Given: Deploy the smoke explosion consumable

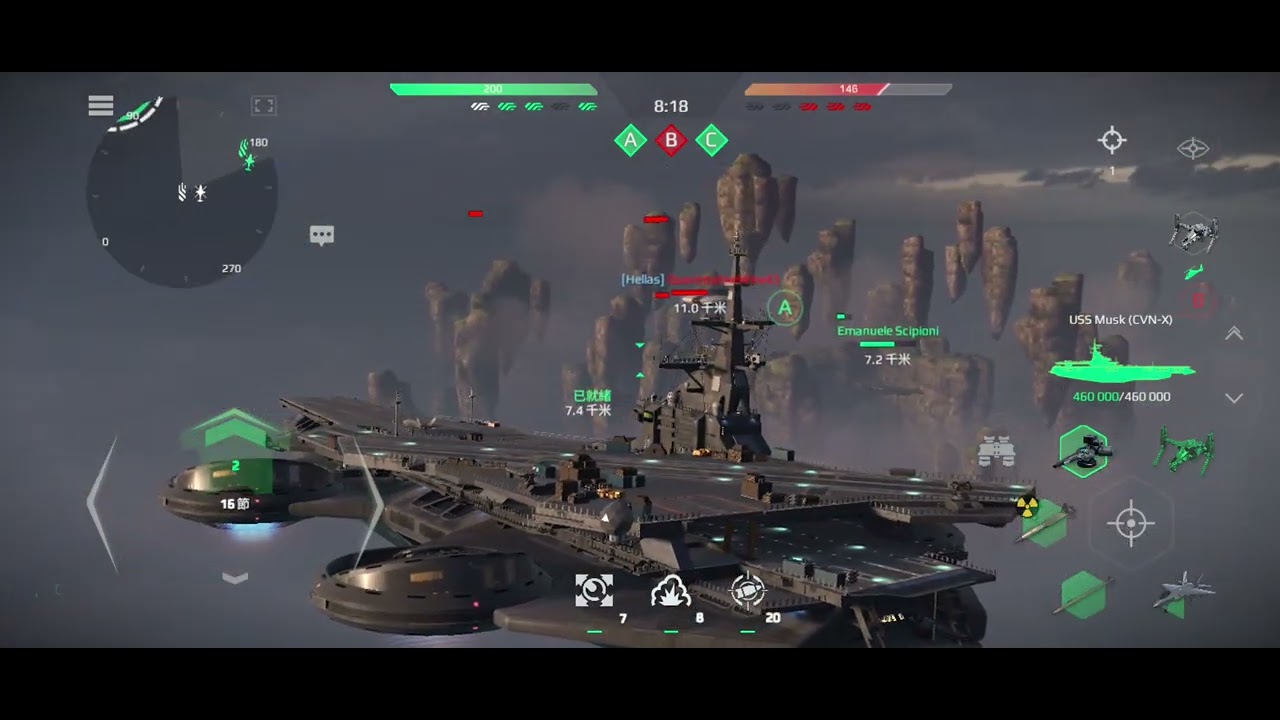Looking at the screenshot, I should pyautogui.click(x=670, y=591).
